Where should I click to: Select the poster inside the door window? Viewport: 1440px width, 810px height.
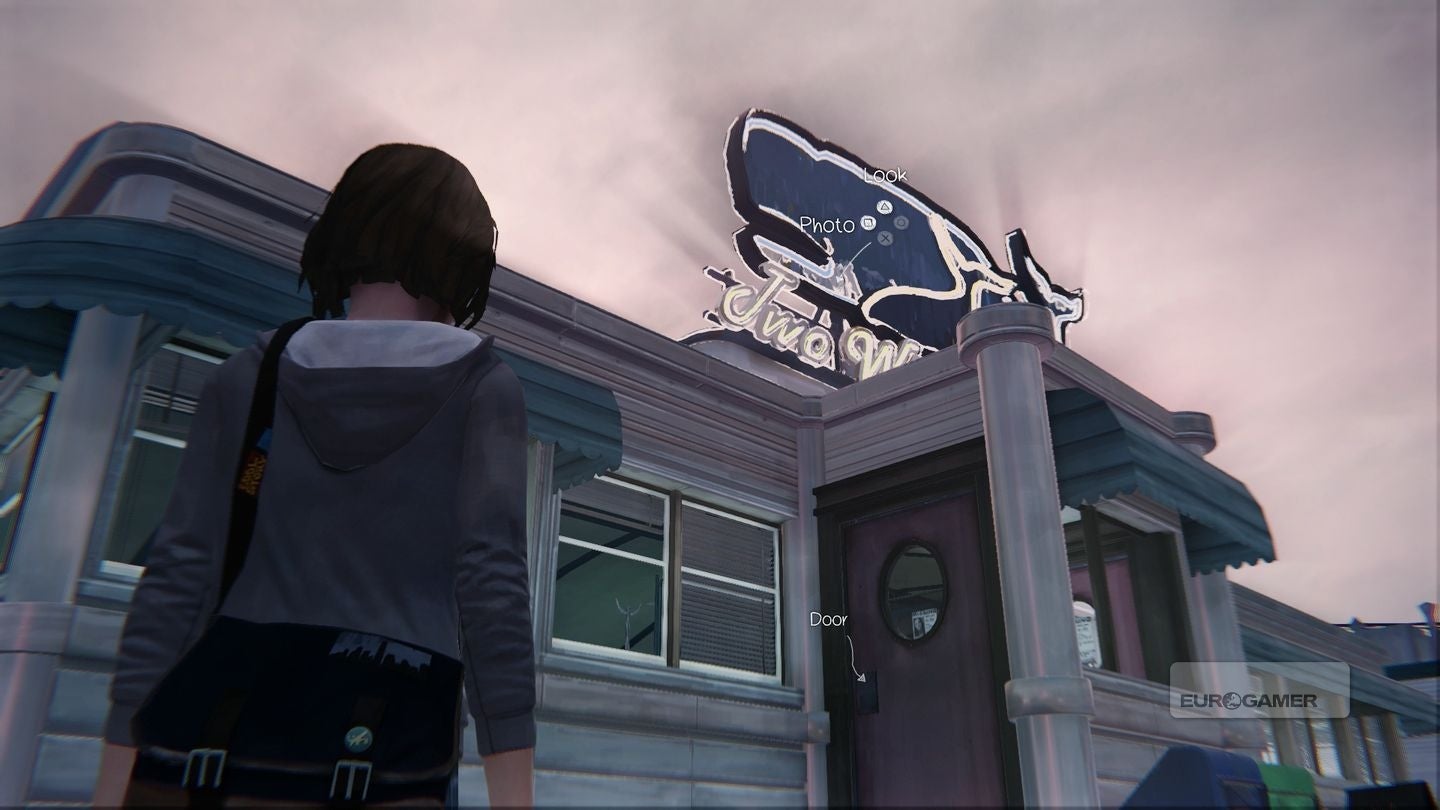click(x=923, y=622)
